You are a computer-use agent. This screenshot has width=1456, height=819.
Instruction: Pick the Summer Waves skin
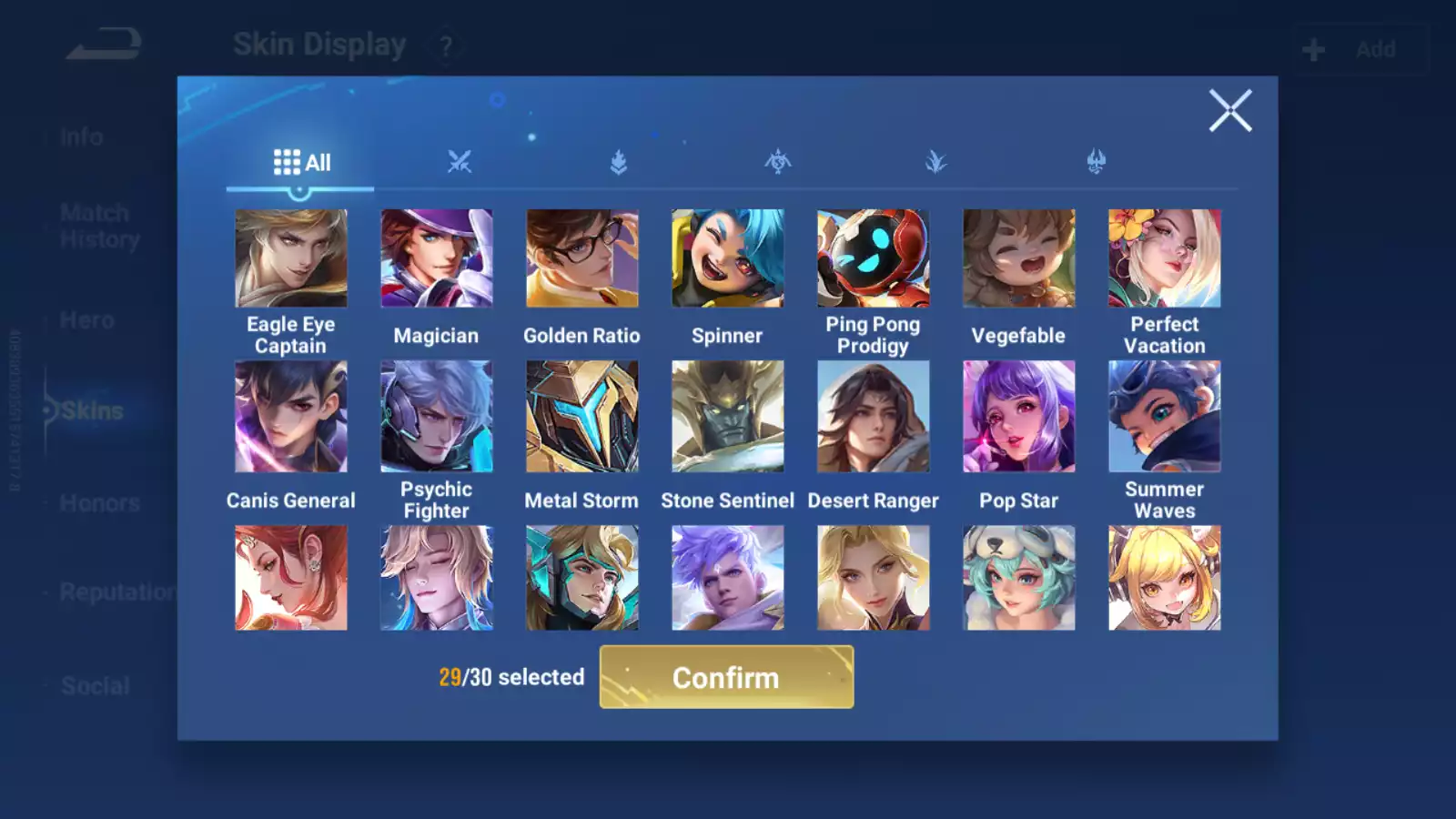(1165, 417)
